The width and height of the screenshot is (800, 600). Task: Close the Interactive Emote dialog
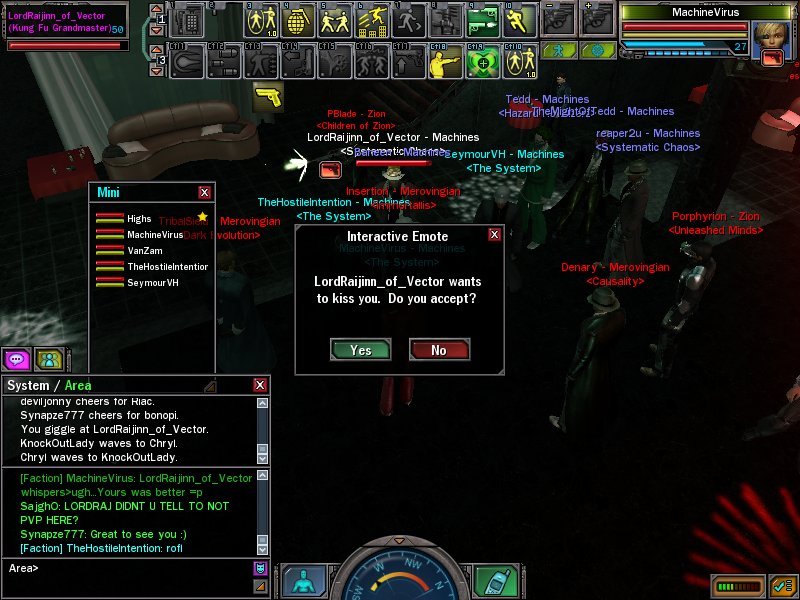point(494,235)
